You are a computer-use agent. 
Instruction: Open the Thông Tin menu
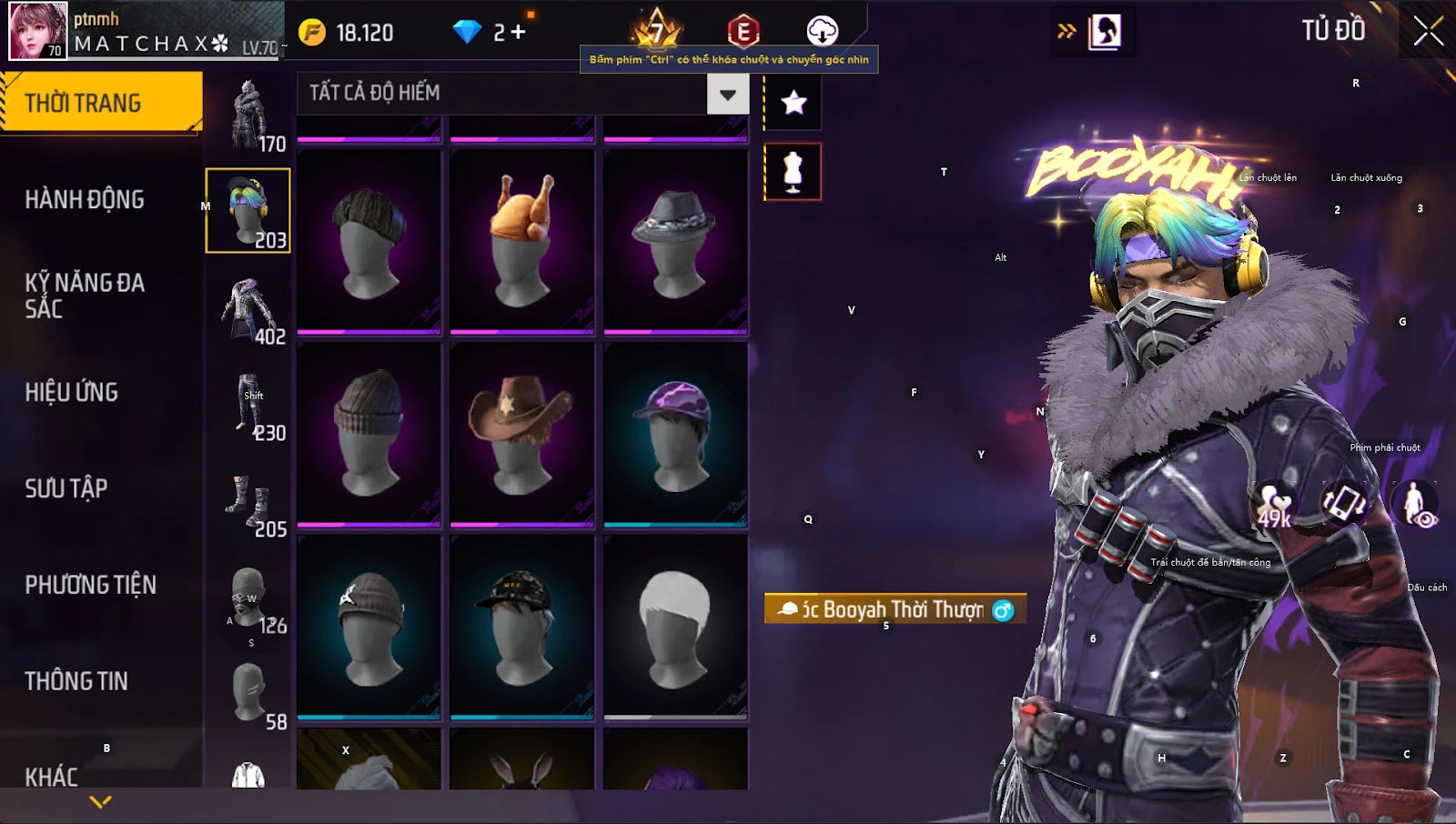76,681
